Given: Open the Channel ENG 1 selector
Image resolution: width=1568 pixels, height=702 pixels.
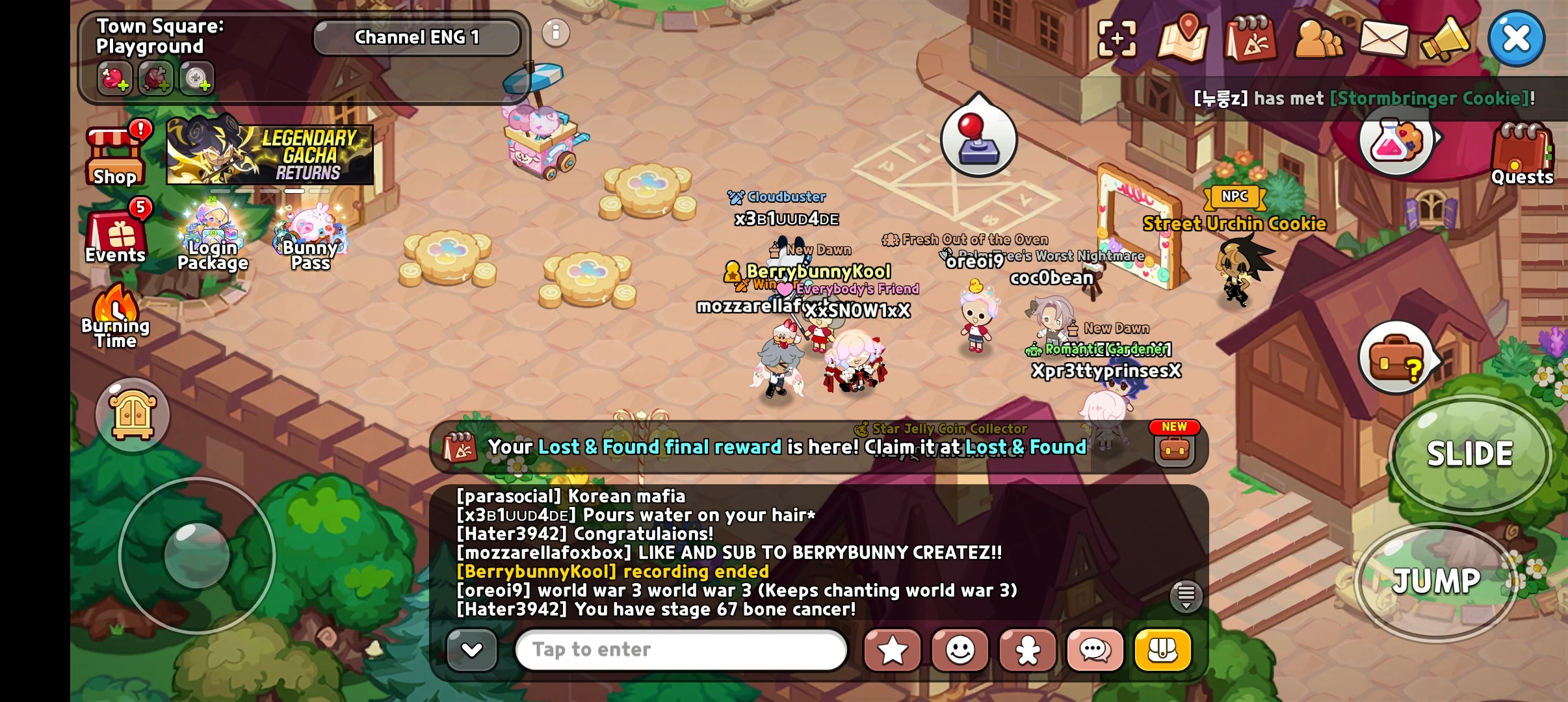Looking at the screenshot, I should pyautogui.click(x=417, y=37).
